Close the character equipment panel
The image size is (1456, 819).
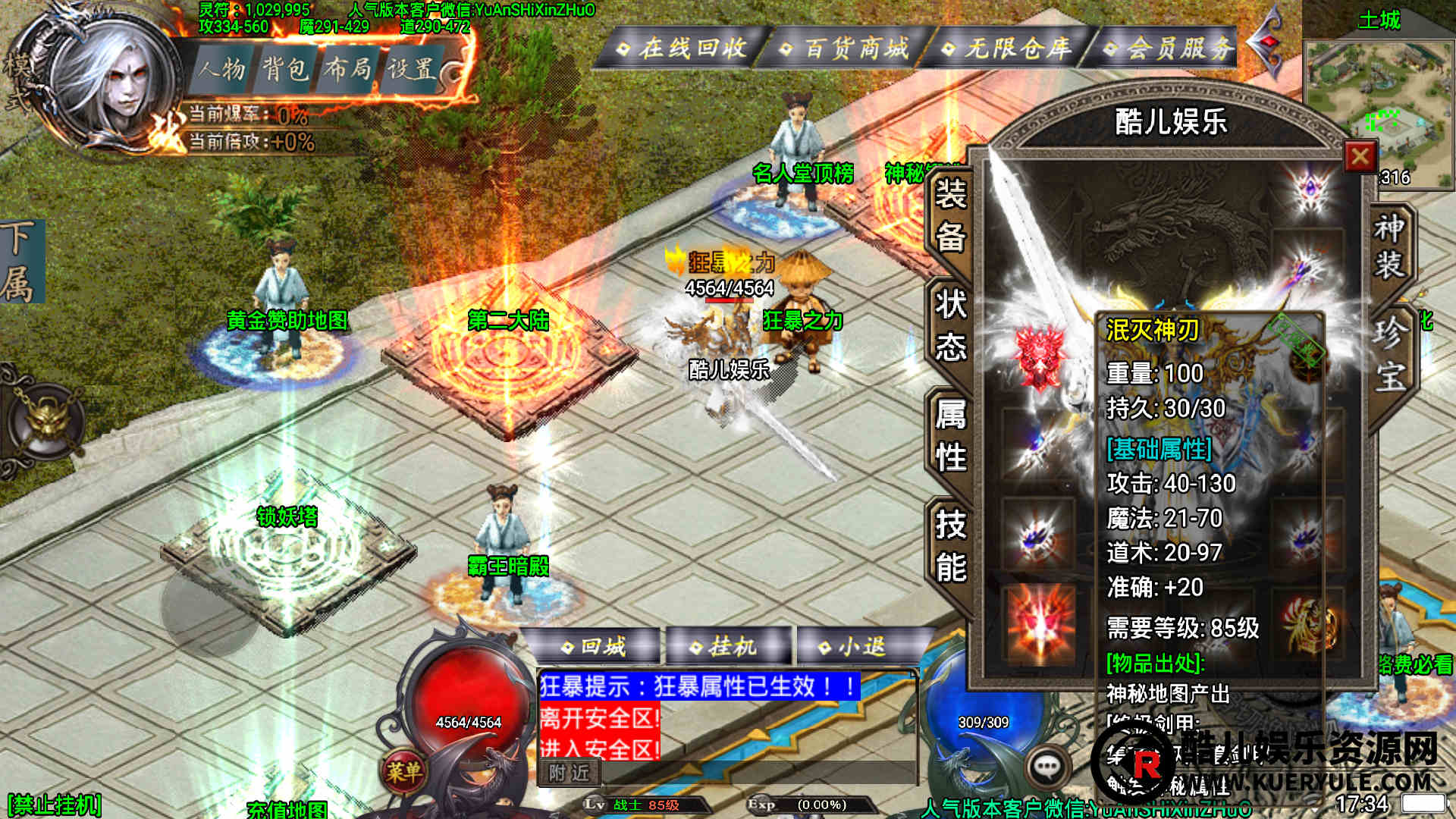click(1360, 157)
